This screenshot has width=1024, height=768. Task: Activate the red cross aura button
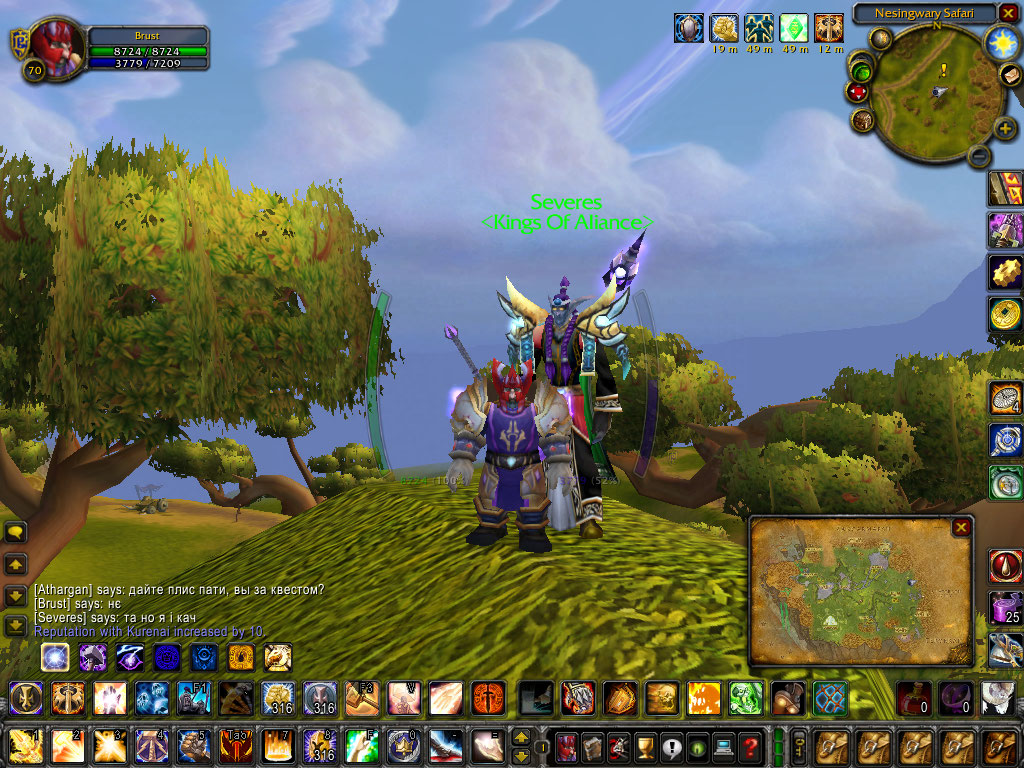(489, 696)
